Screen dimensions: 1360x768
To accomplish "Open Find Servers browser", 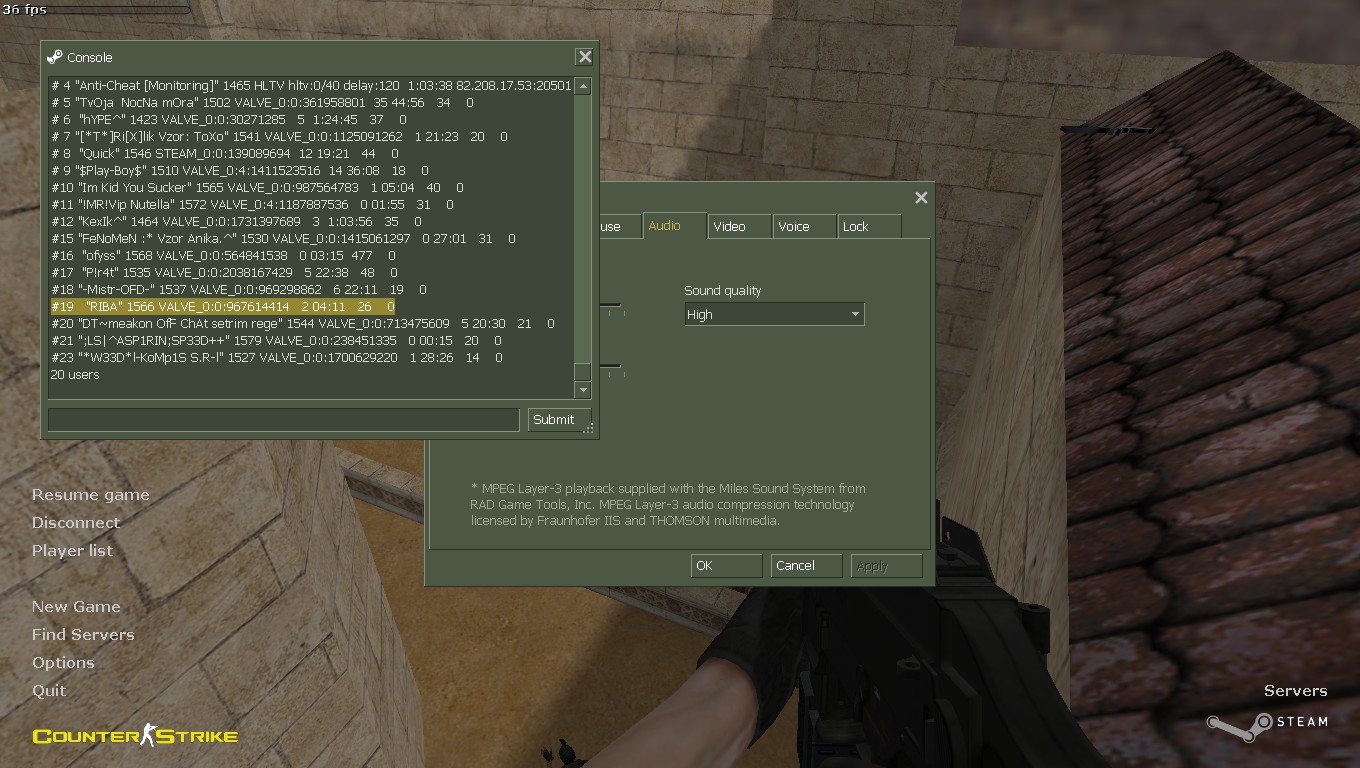I will (x=83, y=635).
